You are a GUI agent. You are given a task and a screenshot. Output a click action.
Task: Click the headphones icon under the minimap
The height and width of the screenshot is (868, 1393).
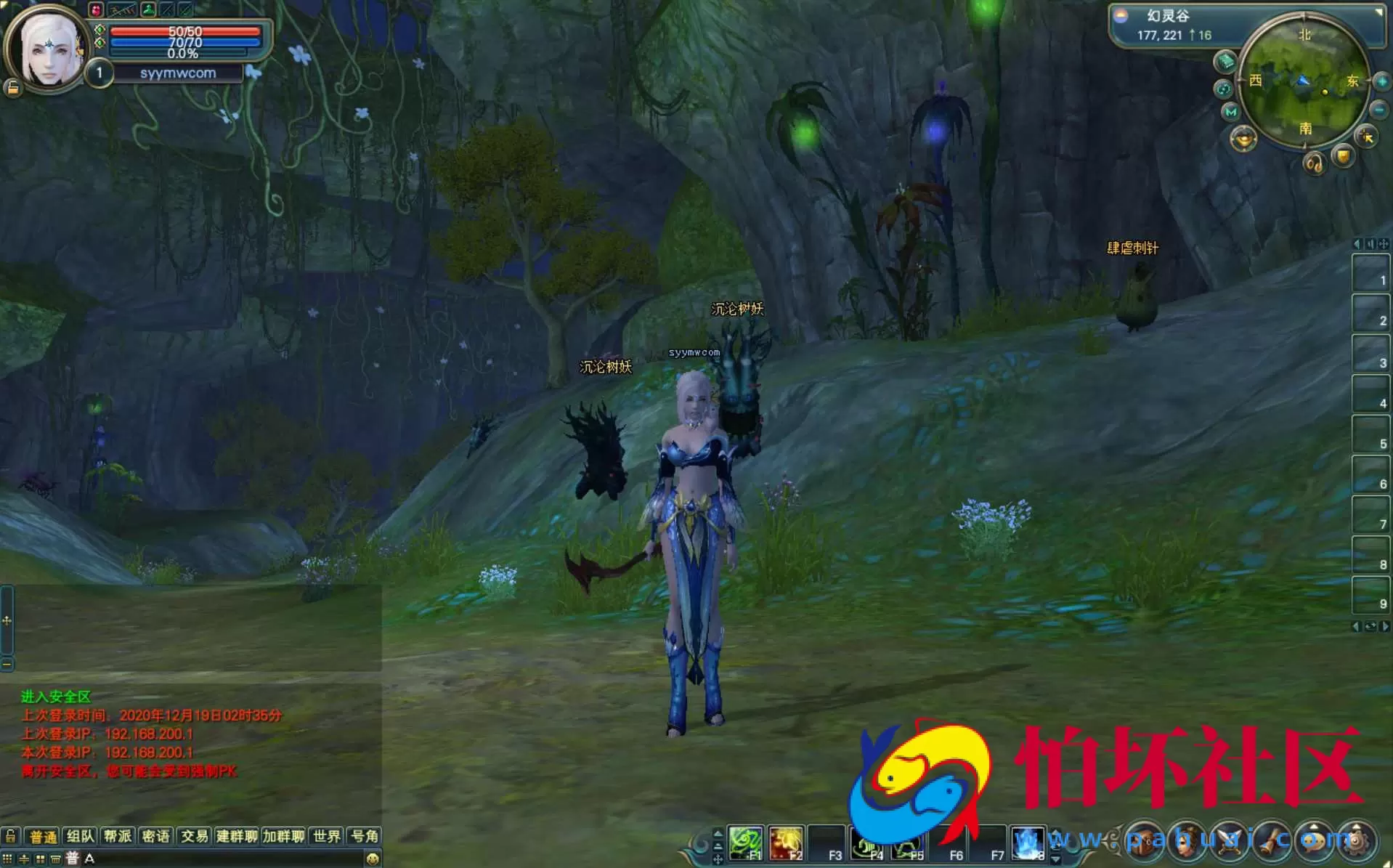point(1314,163)
